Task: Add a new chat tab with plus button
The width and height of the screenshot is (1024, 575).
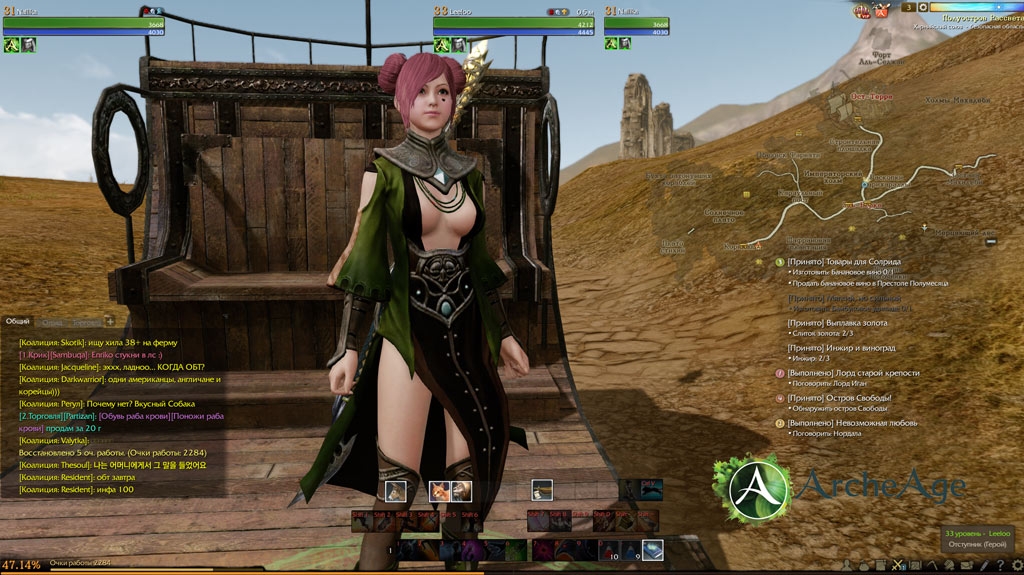Action: (109, 322)
